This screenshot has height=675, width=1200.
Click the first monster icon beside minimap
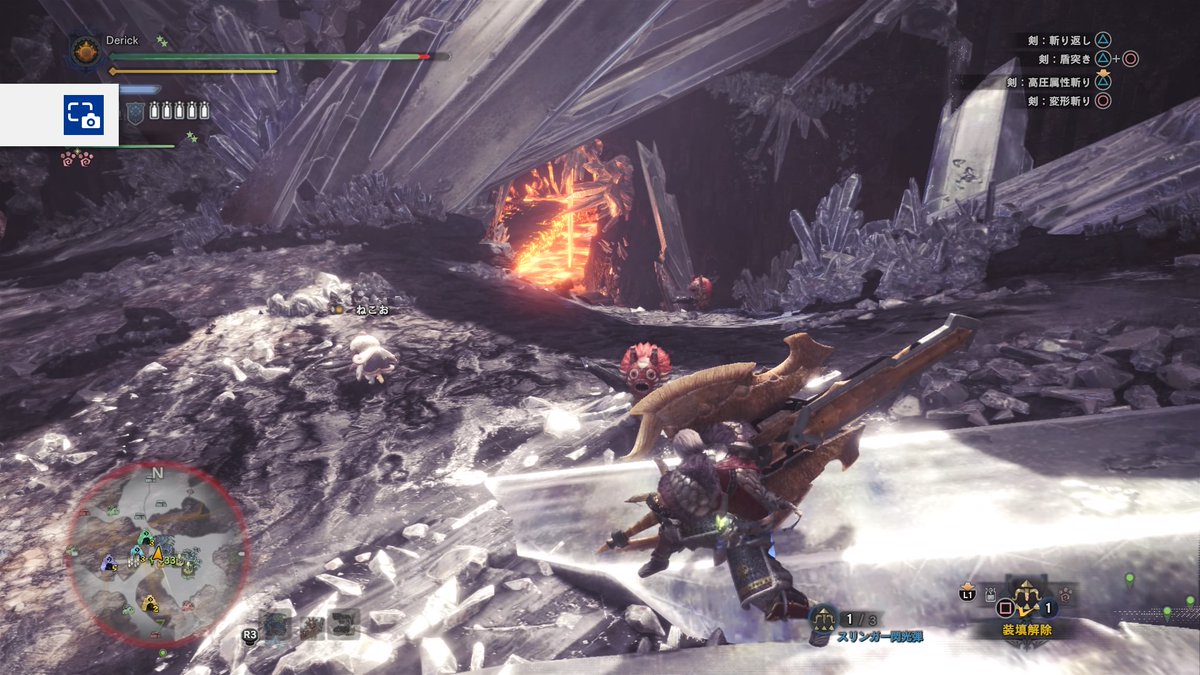pos(277,626)
